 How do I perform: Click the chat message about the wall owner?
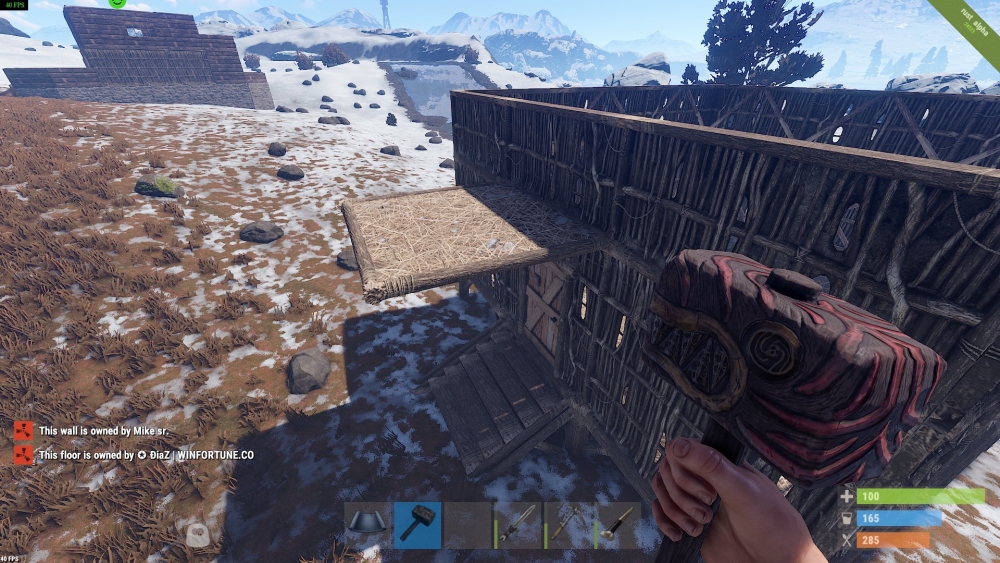tap(102, 431)
